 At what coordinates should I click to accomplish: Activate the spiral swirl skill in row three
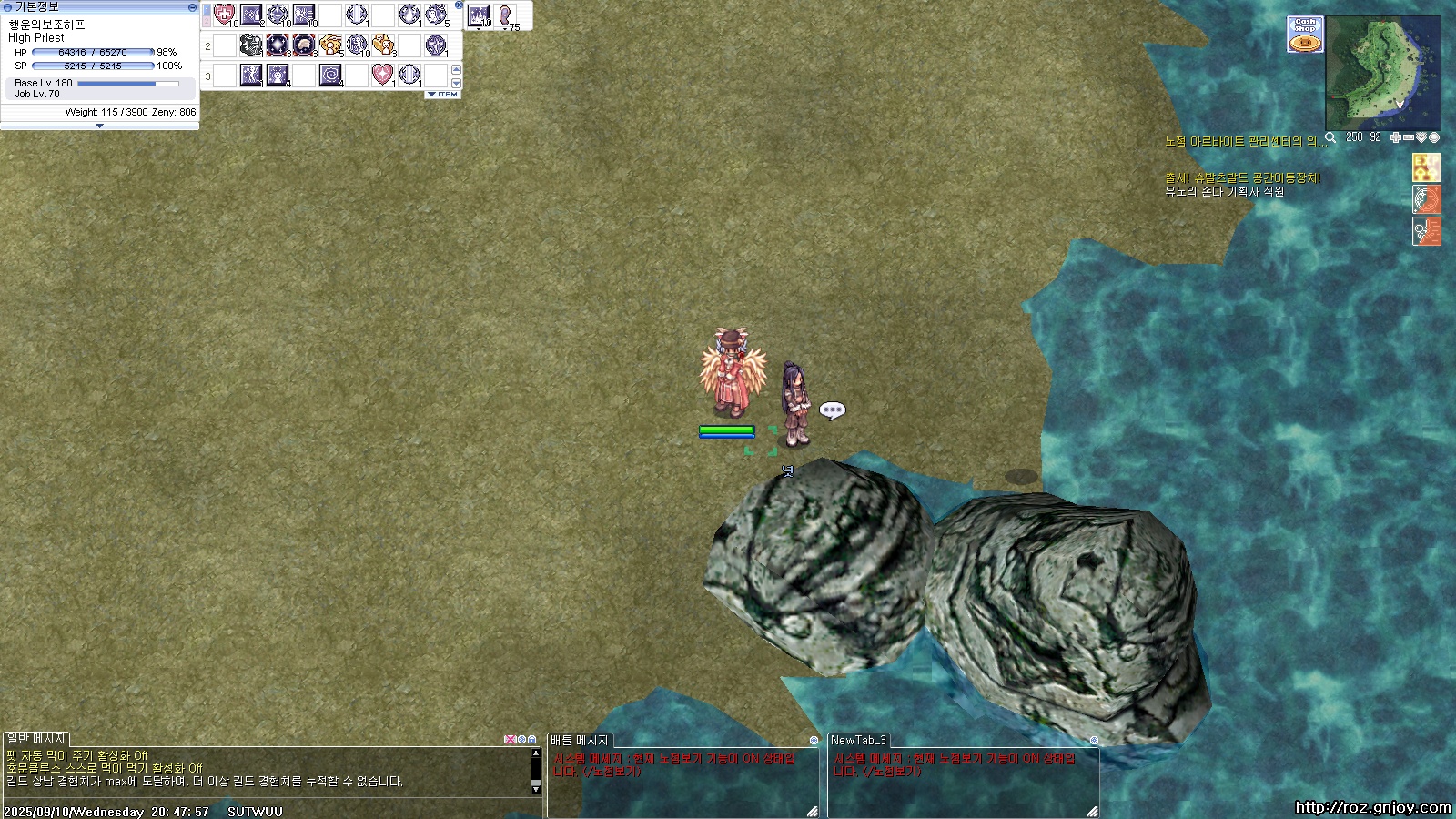click(x=330, y=75)
